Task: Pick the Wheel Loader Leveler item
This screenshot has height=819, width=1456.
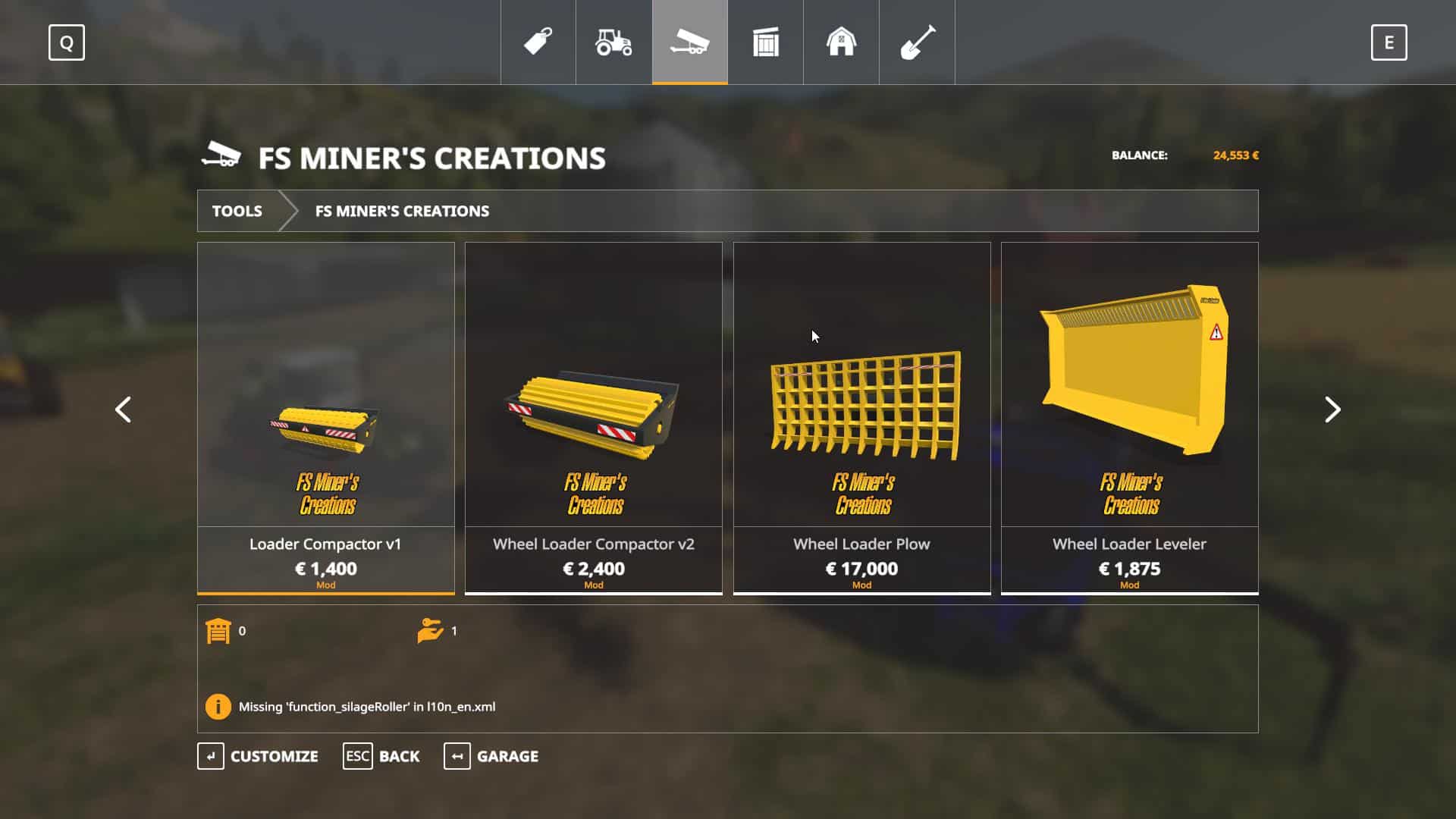Action: (1130, 417)
